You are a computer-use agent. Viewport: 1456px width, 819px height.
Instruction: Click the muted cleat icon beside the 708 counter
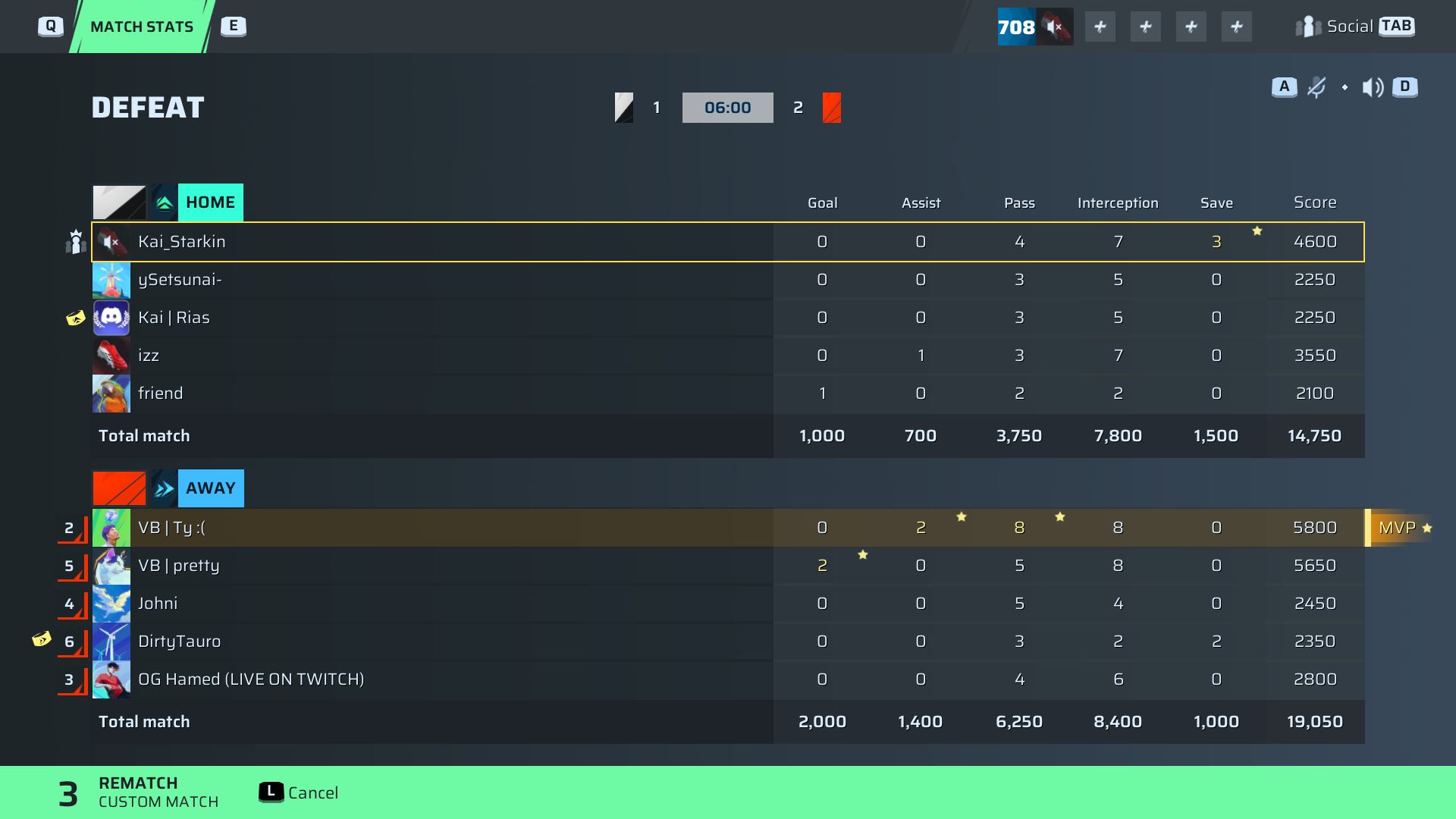[x=1055, y=27]
